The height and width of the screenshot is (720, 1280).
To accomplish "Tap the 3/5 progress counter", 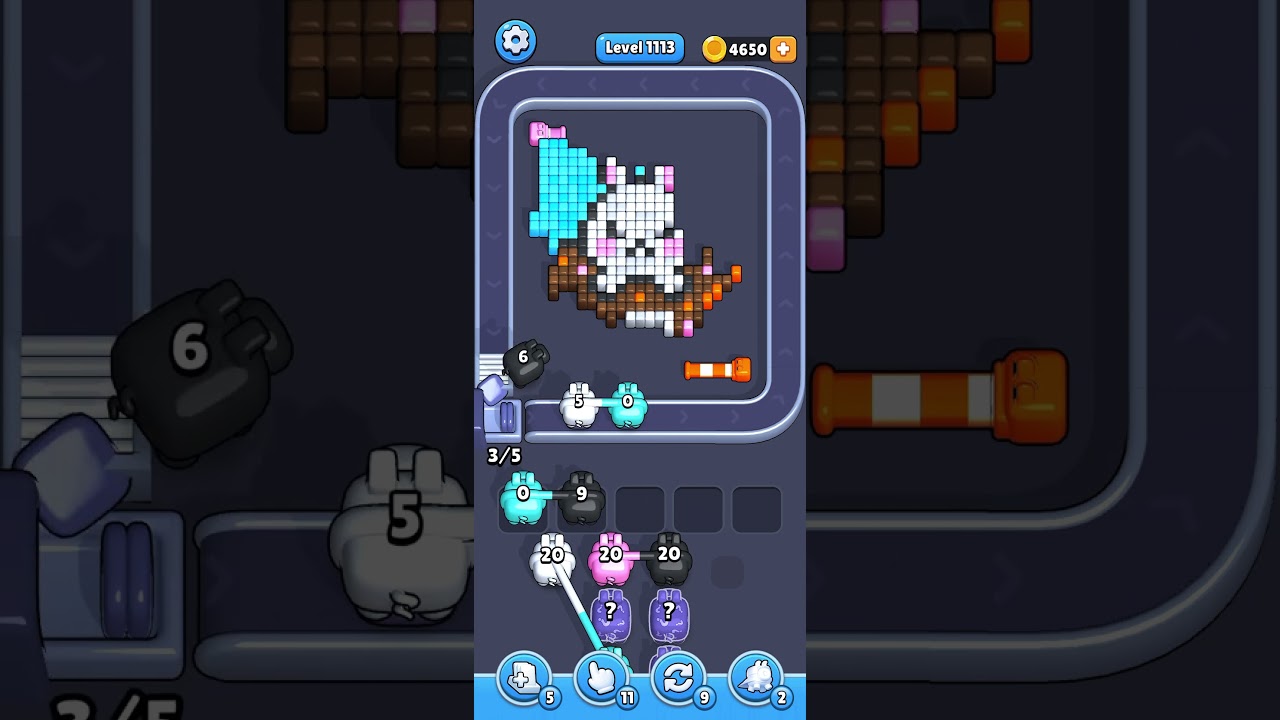I will click(x=502, y=455).
